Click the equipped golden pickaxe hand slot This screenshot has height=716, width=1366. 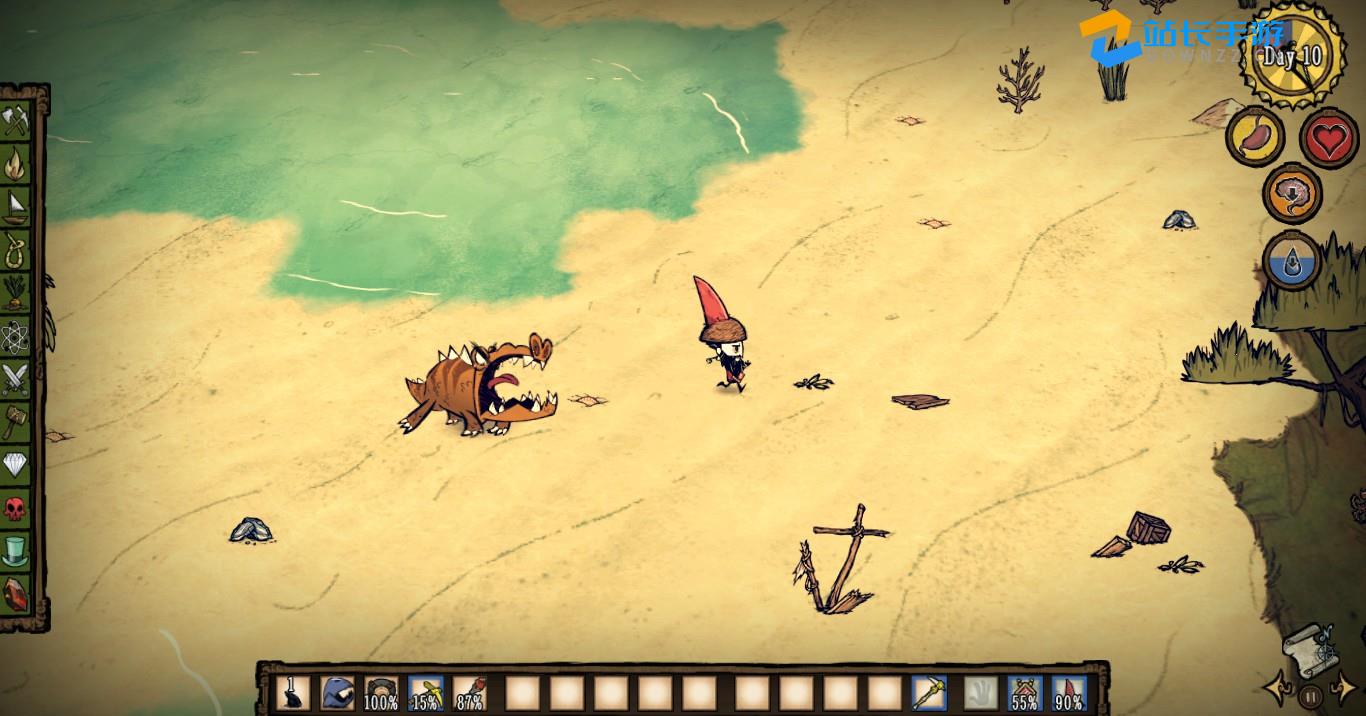929,692
